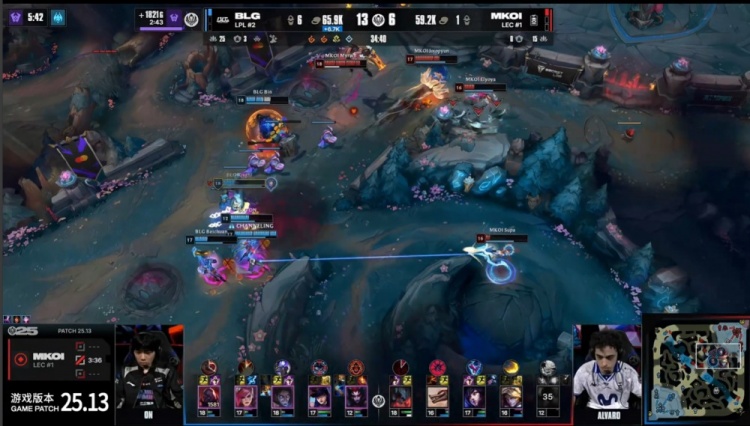The width and height of the screenshot is (750, 426).
Task: Open player ON's webcam feed
Action: pos(149,371)
